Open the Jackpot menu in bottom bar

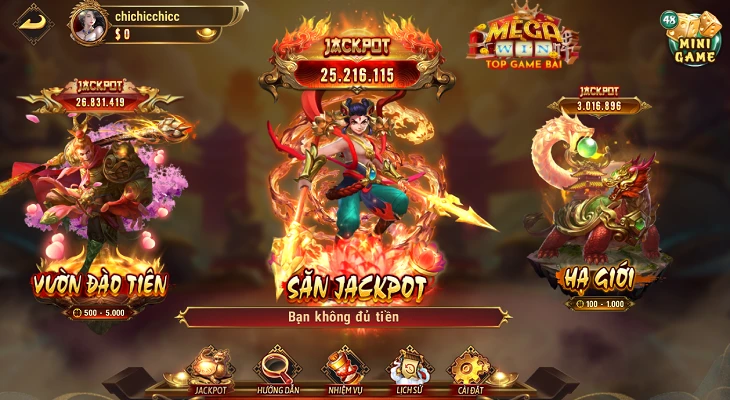pyautogui.click(x=211, y=370)
